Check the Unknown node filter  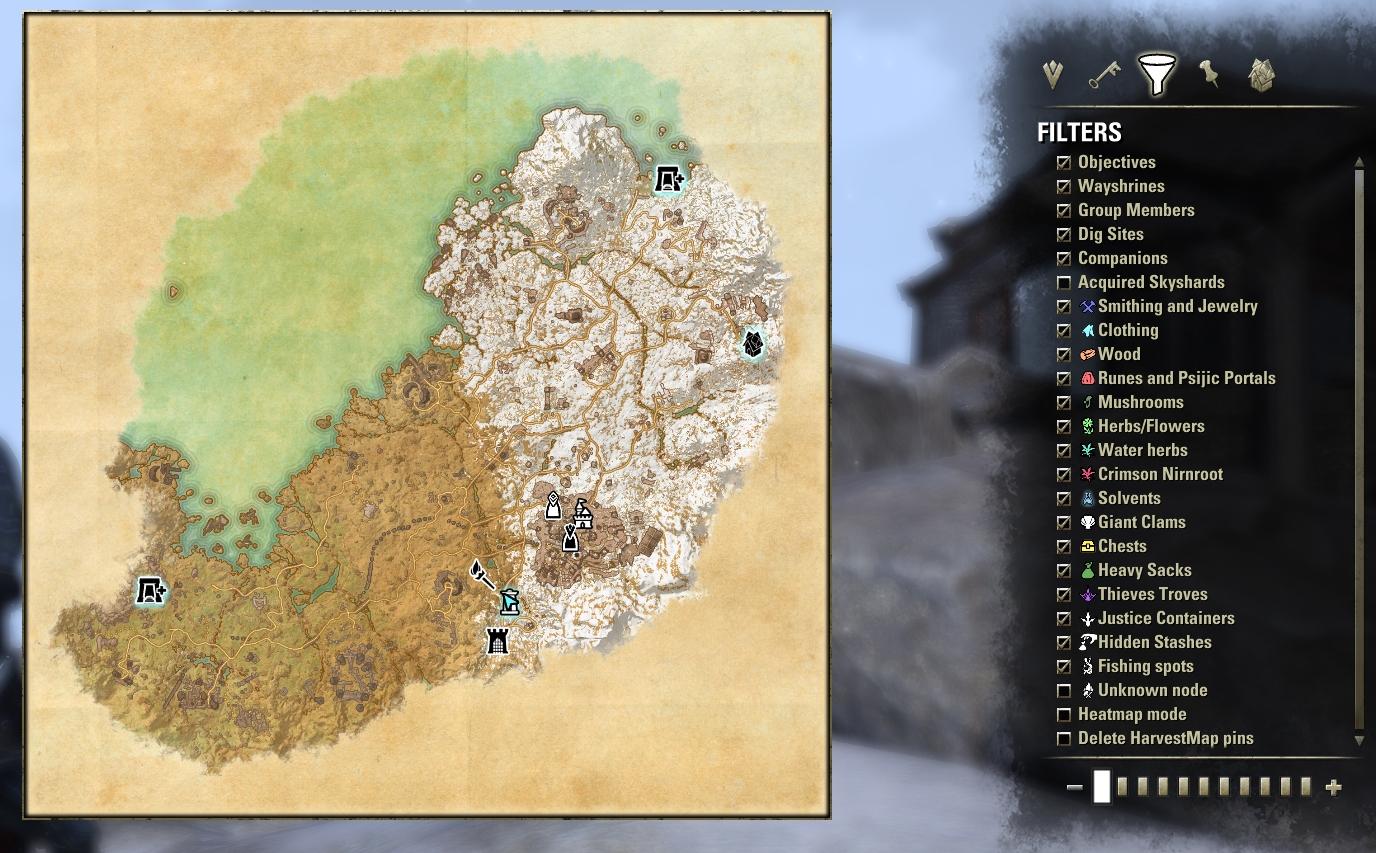click(x=1064, y=690)
